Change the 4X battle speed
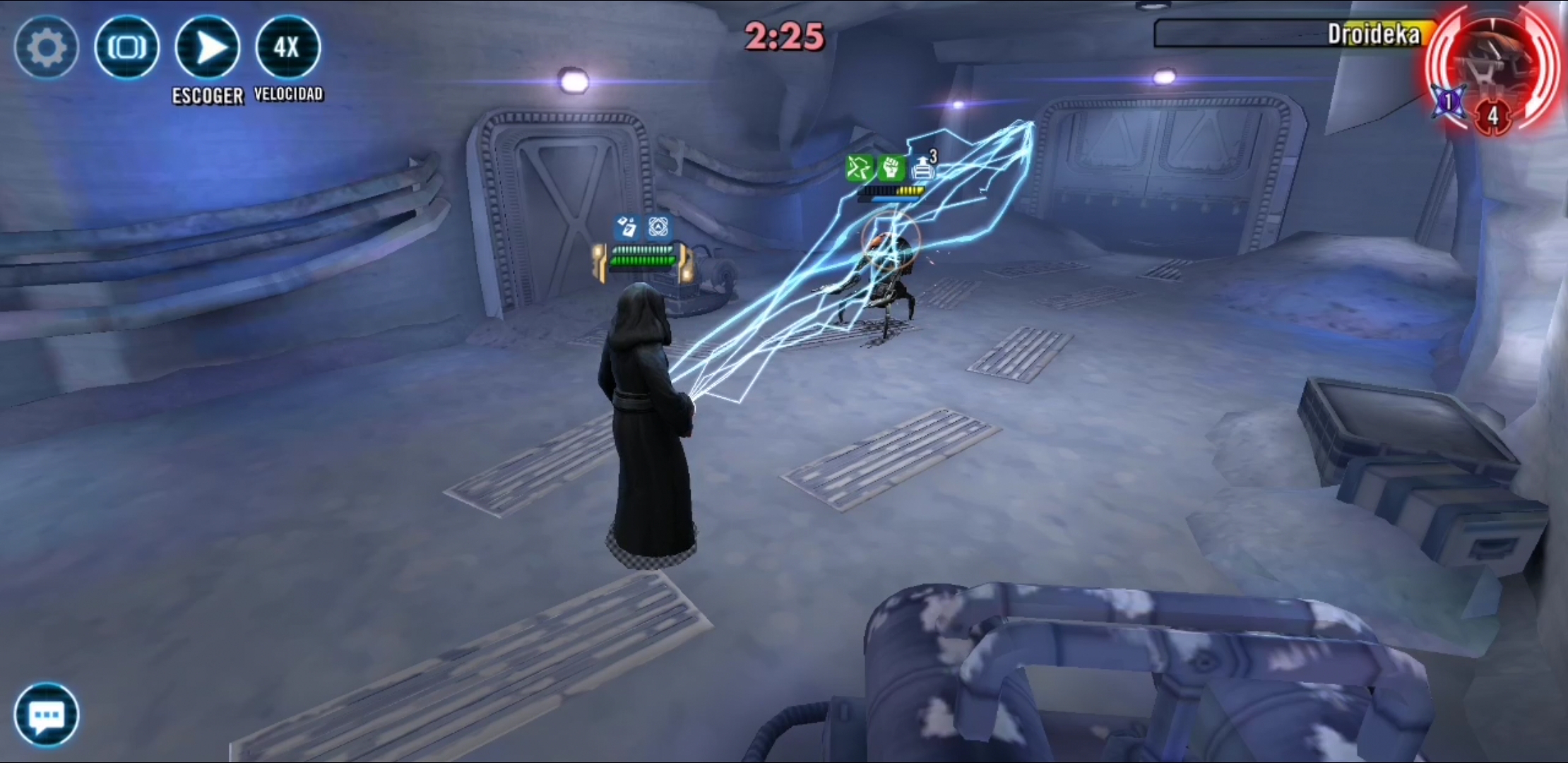The image size is (1568, 763). tap(287, 48)
